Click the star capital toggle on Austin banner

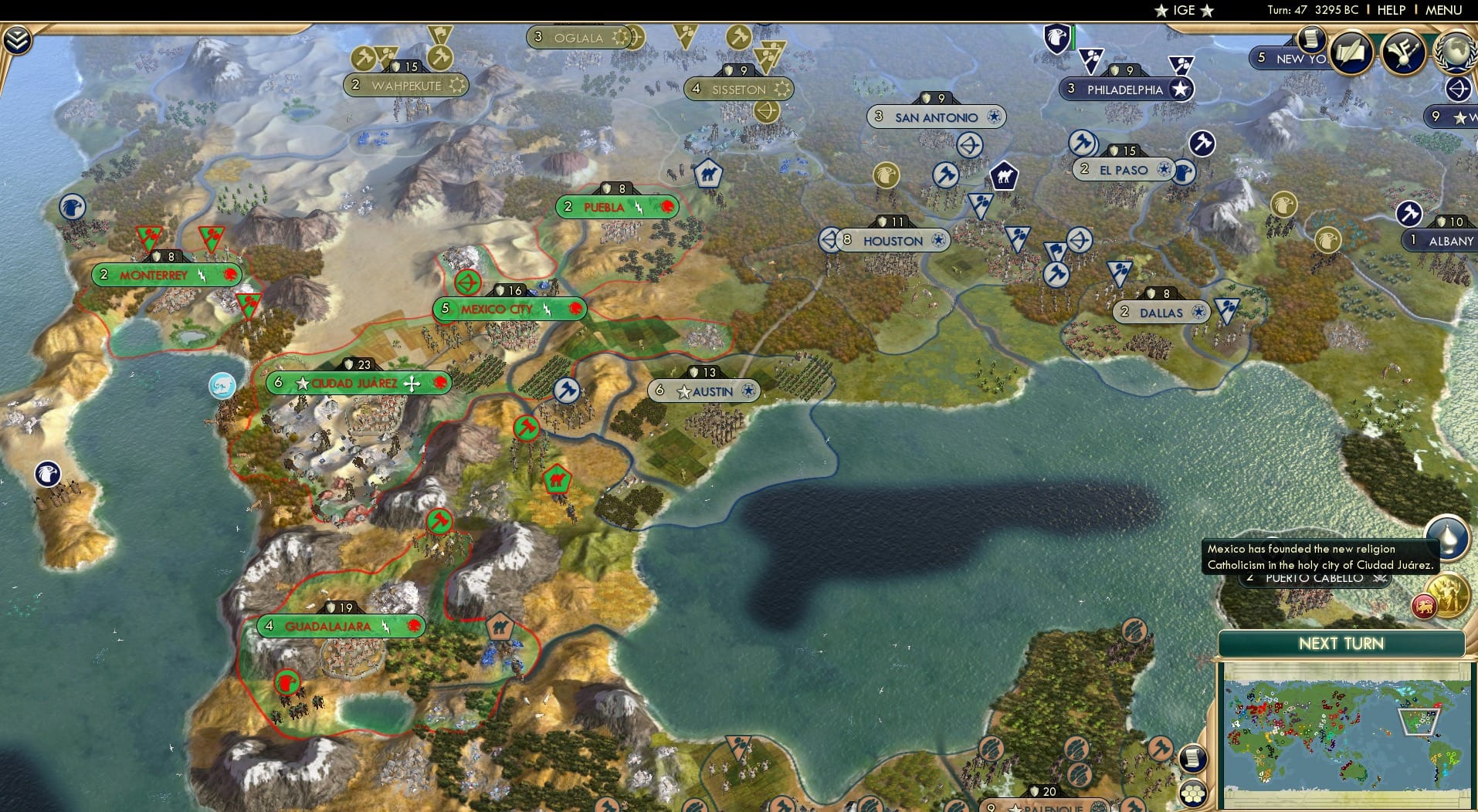[x=683, y=391]
